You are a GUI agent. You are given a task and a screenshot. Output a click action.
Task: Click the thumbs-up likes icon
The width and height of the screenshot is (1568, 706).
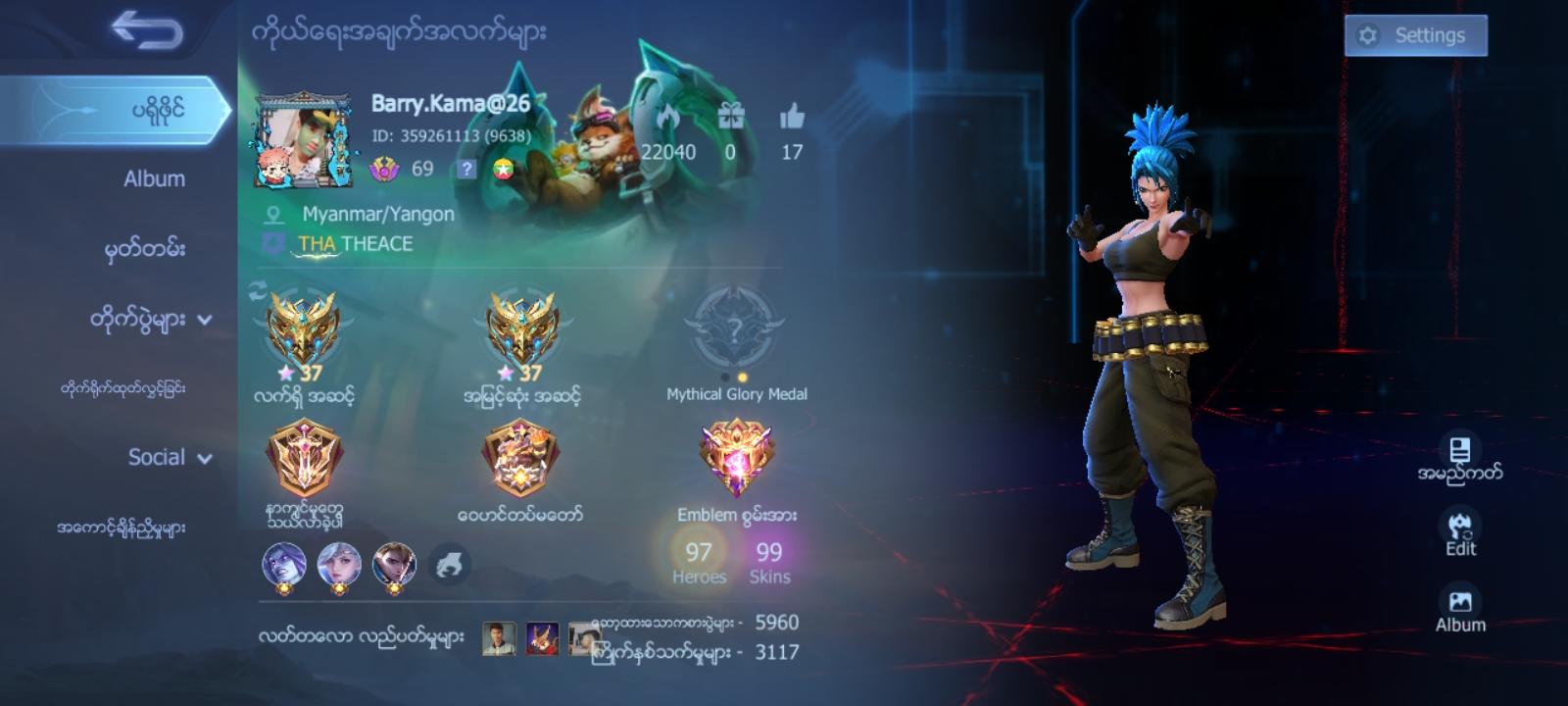790,119
